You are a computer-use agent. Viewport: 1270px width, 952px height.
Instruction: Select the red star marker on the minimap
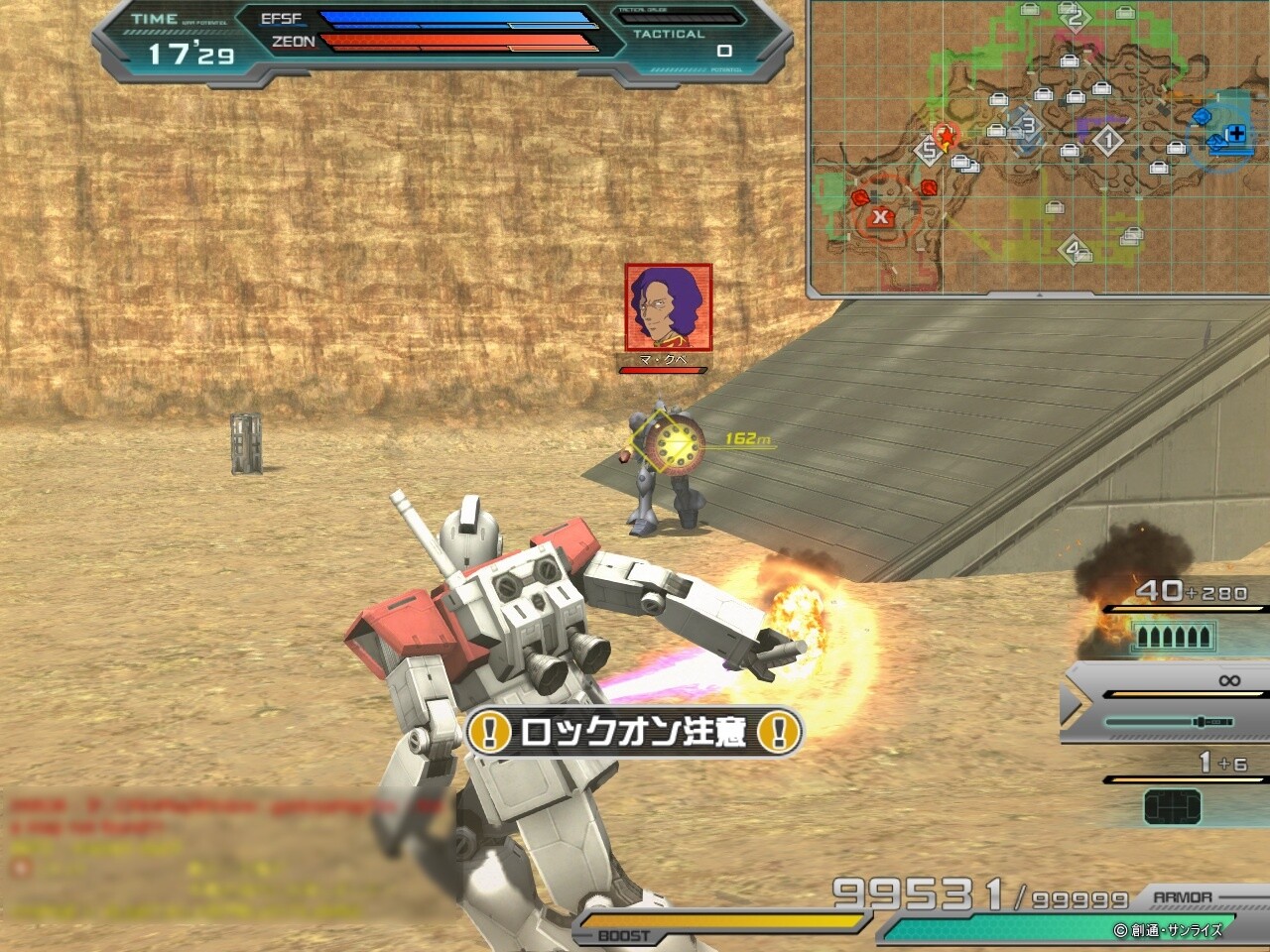(947, 133)
